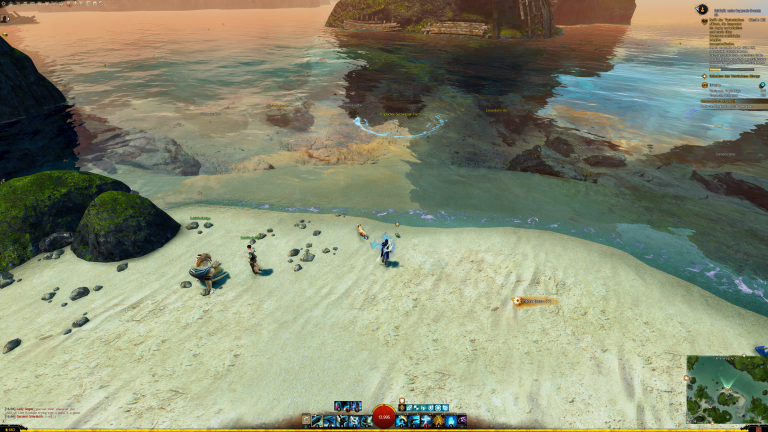Use the fifth weapon skill
768x432 pixels.
365,421
